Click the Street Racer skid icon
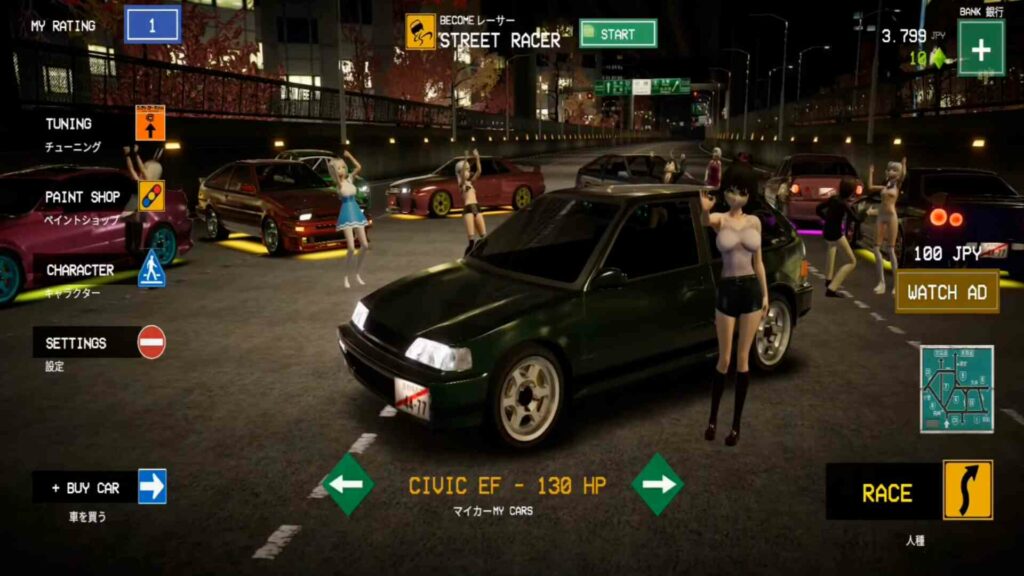The image size is (1024, 576). tap(420, 31)
